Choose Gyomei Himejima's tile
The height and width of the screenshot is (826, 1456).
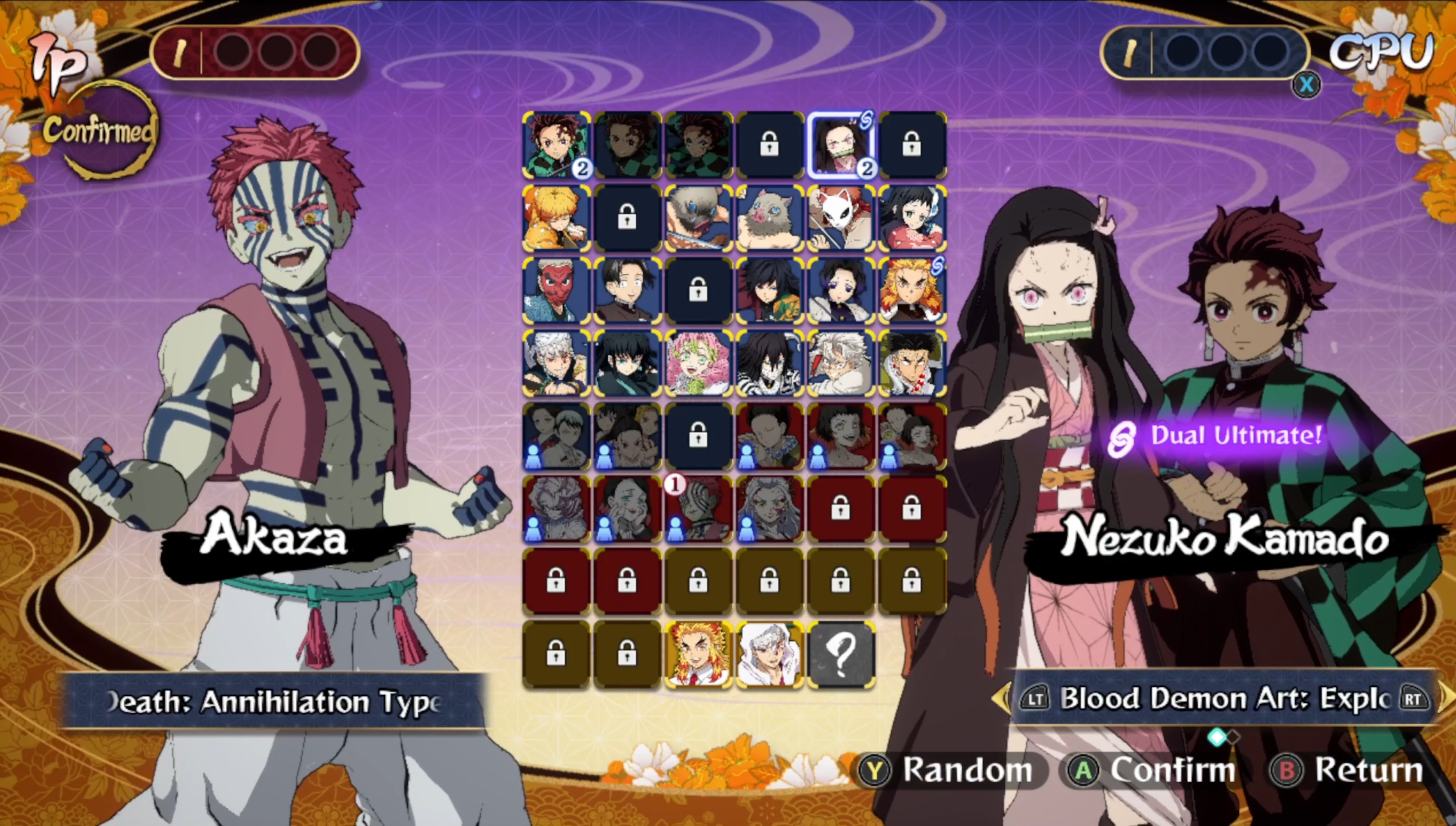(x=912, y=363)
